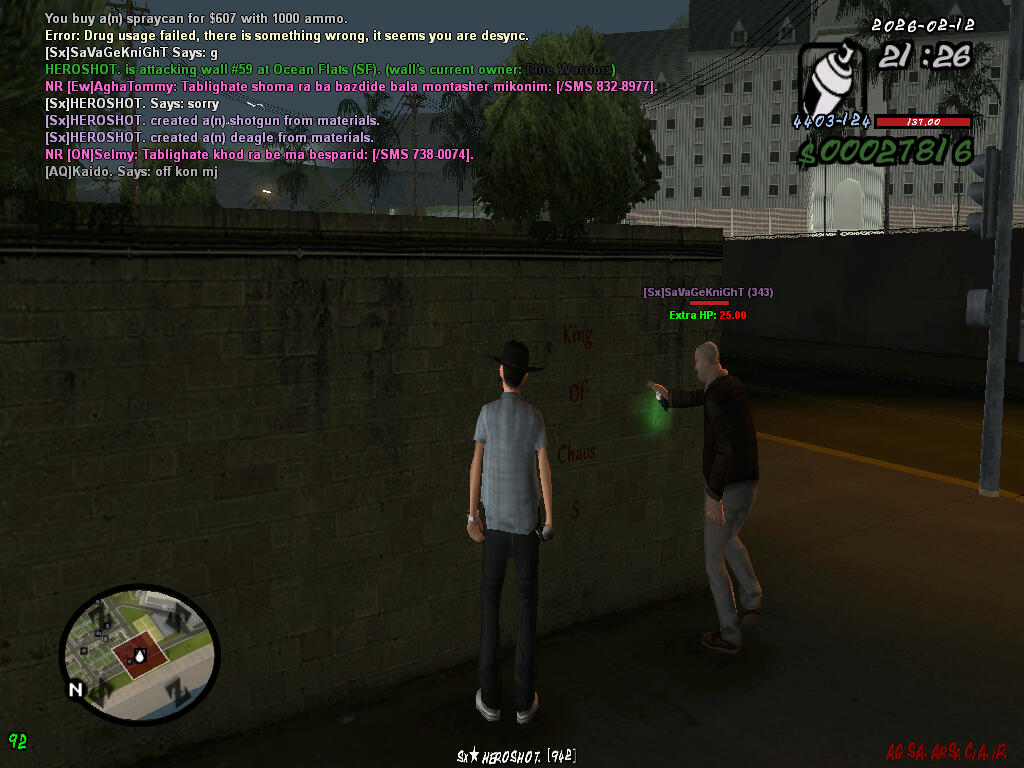
Task: Open the circular minimap radar
Action: 138,655
